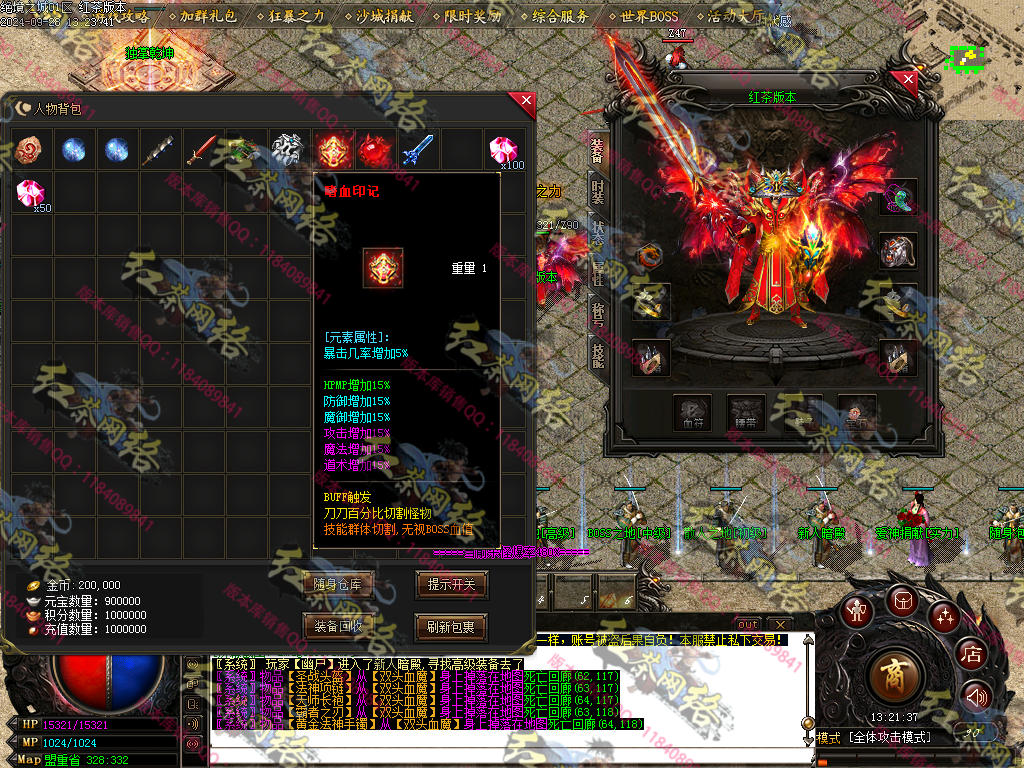The image size is (1024, 768).
Task: Select the blue crystal sword in the bag
Action: point(417,151)
